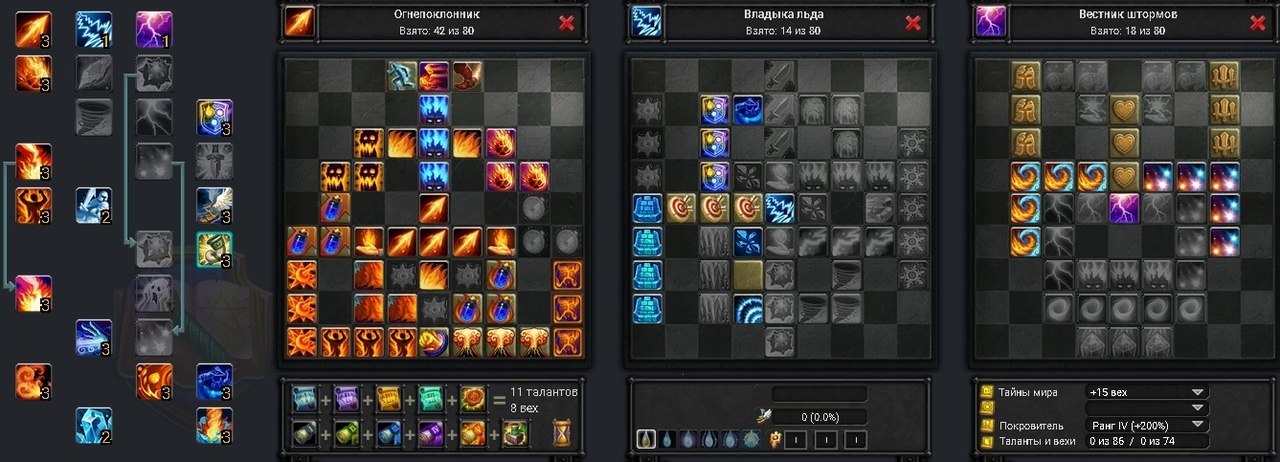Viewport: 1280px width, 462px height.
Task: Select the first water drop icon
Action: click(646, 439)
